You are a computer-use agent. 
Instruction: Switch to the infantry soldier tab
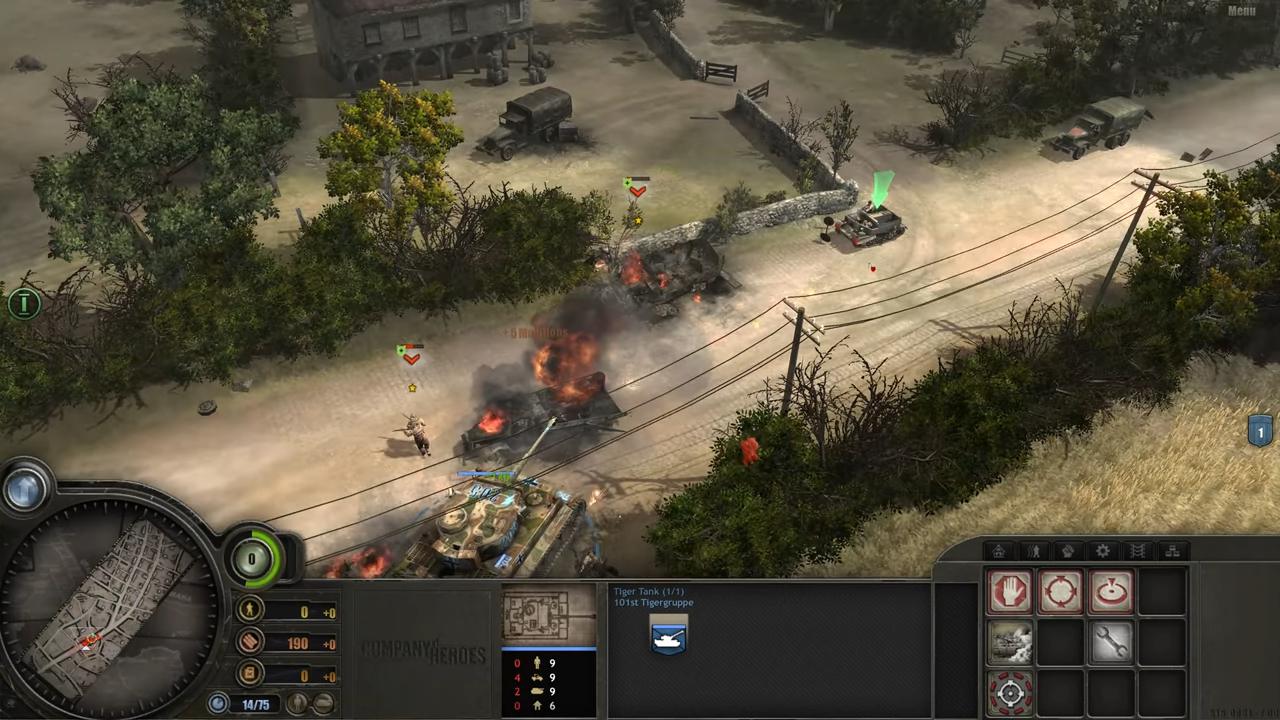pos(1033,551)
